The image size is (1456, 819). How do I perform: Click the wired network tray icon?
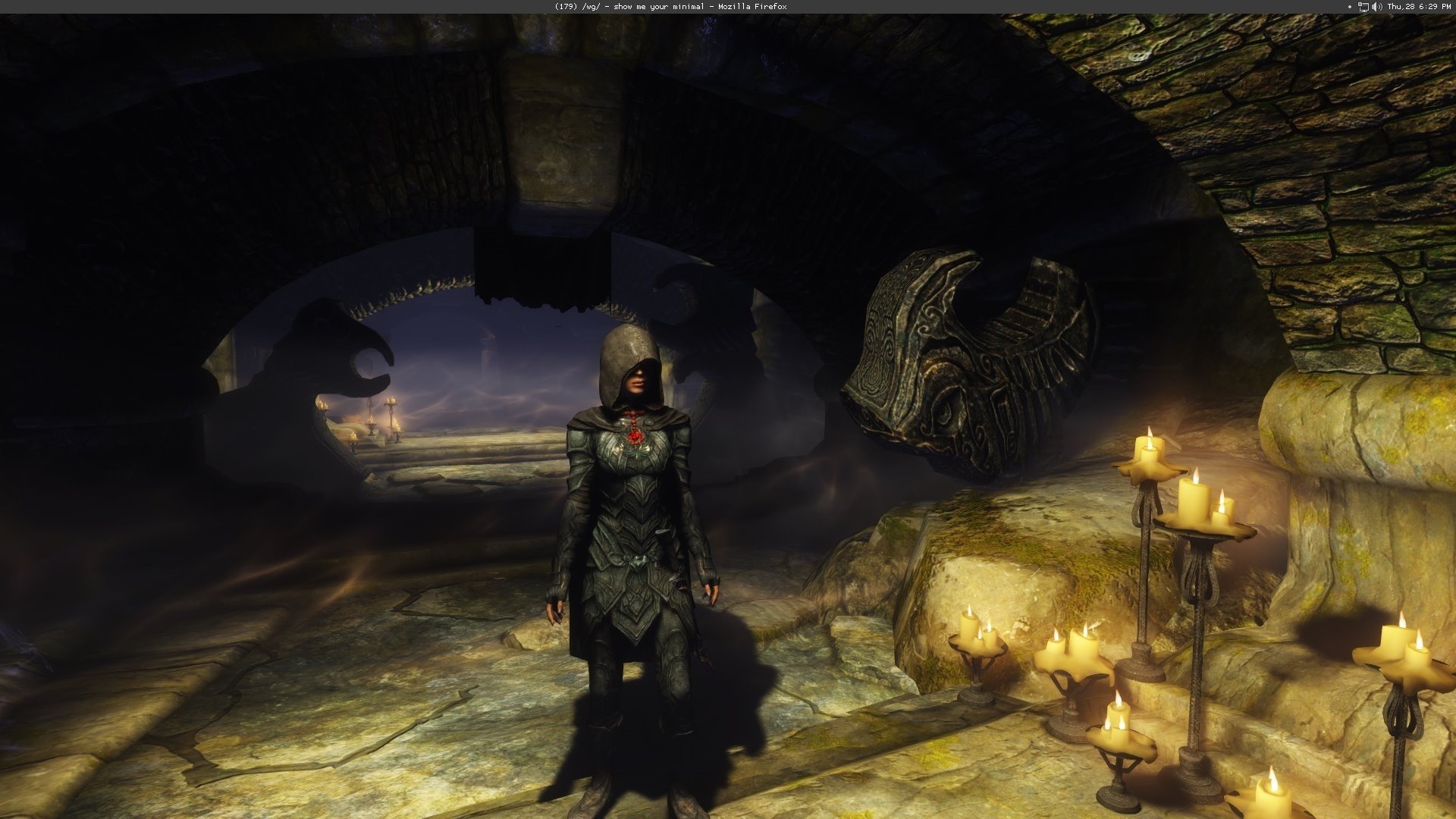point(1363,7)
